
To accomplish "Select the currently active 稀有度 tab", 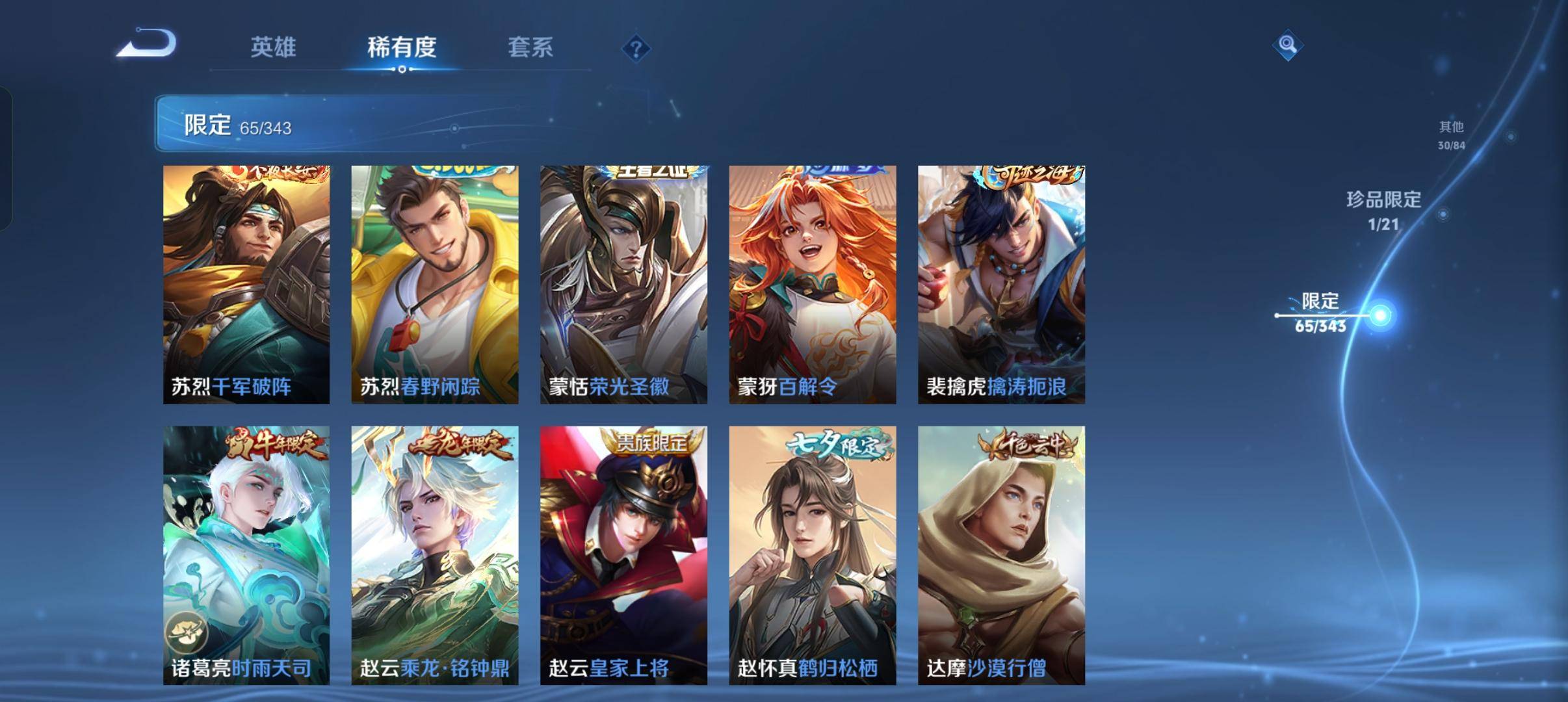I will [x=401, y=47].
